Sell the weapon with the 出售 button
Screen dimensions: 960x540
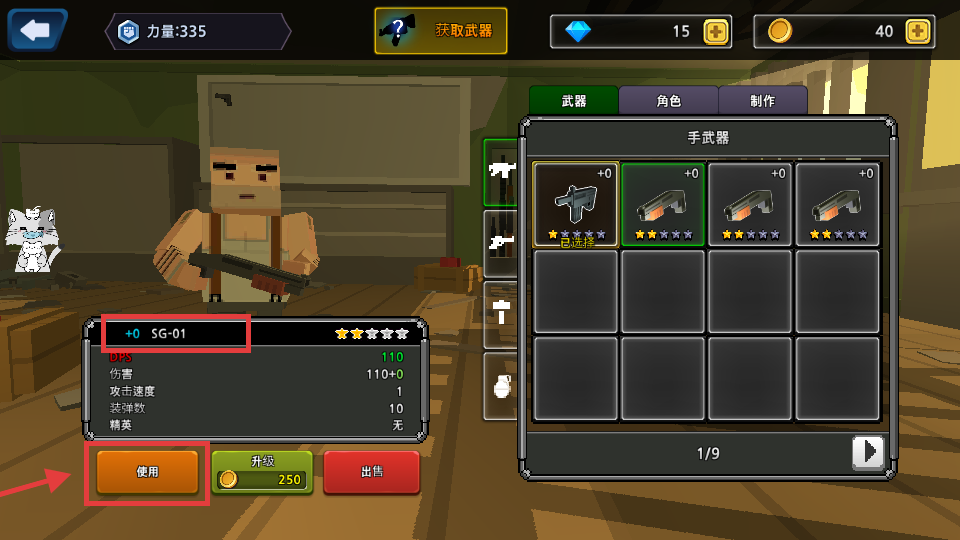click(x=371, y=472)
